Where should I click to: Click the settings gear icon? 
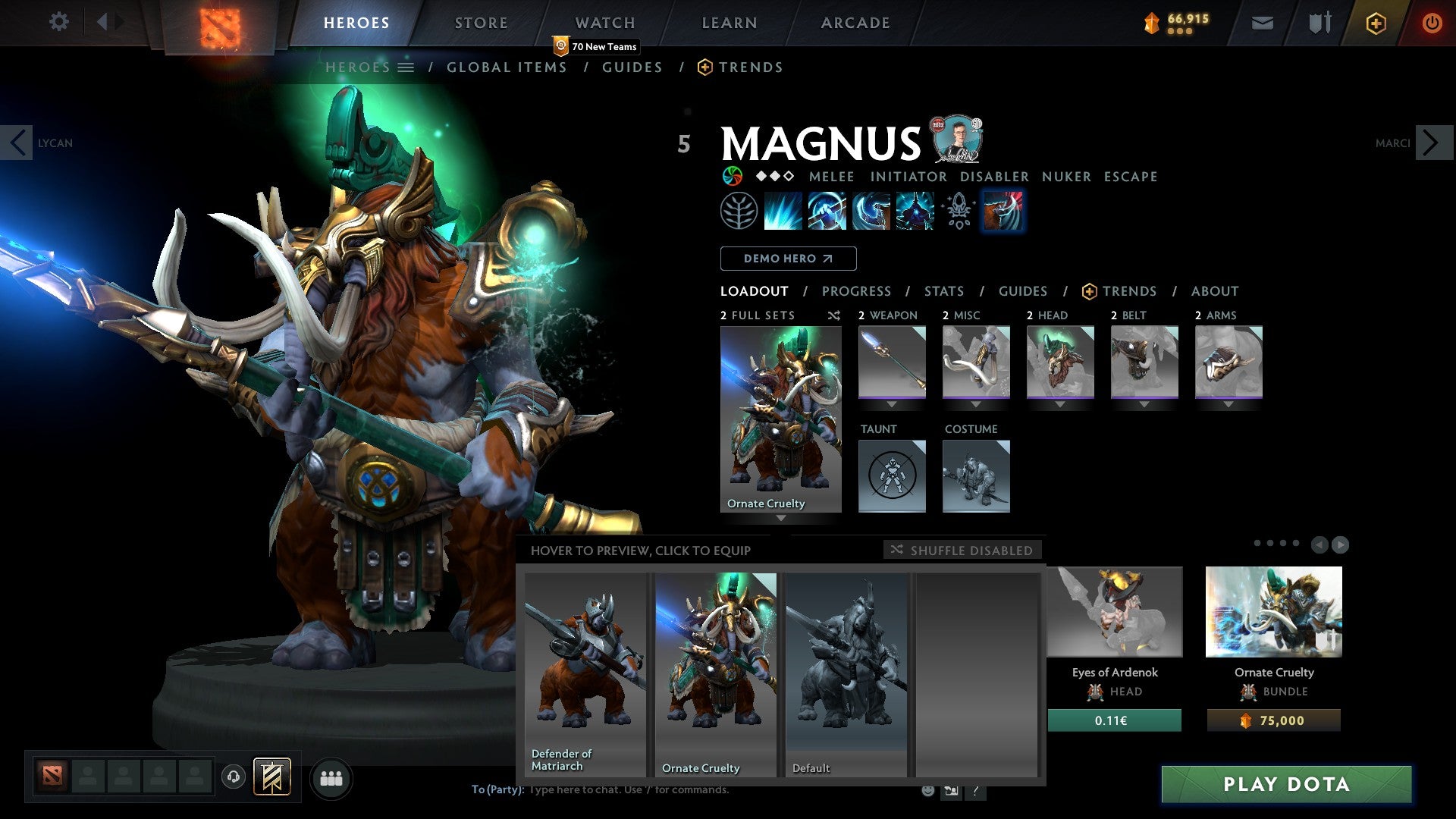click(58, 22)
